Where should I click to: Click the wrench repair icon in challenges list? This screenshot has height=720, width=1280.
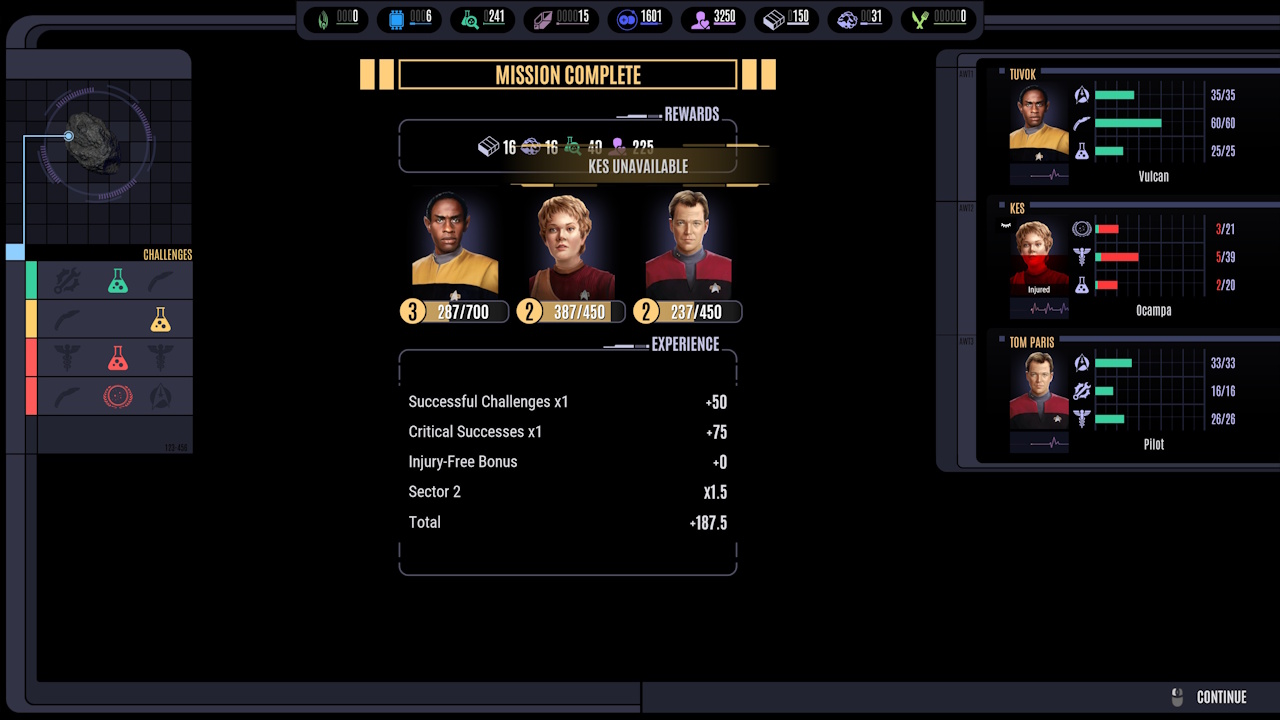[66, 279]
